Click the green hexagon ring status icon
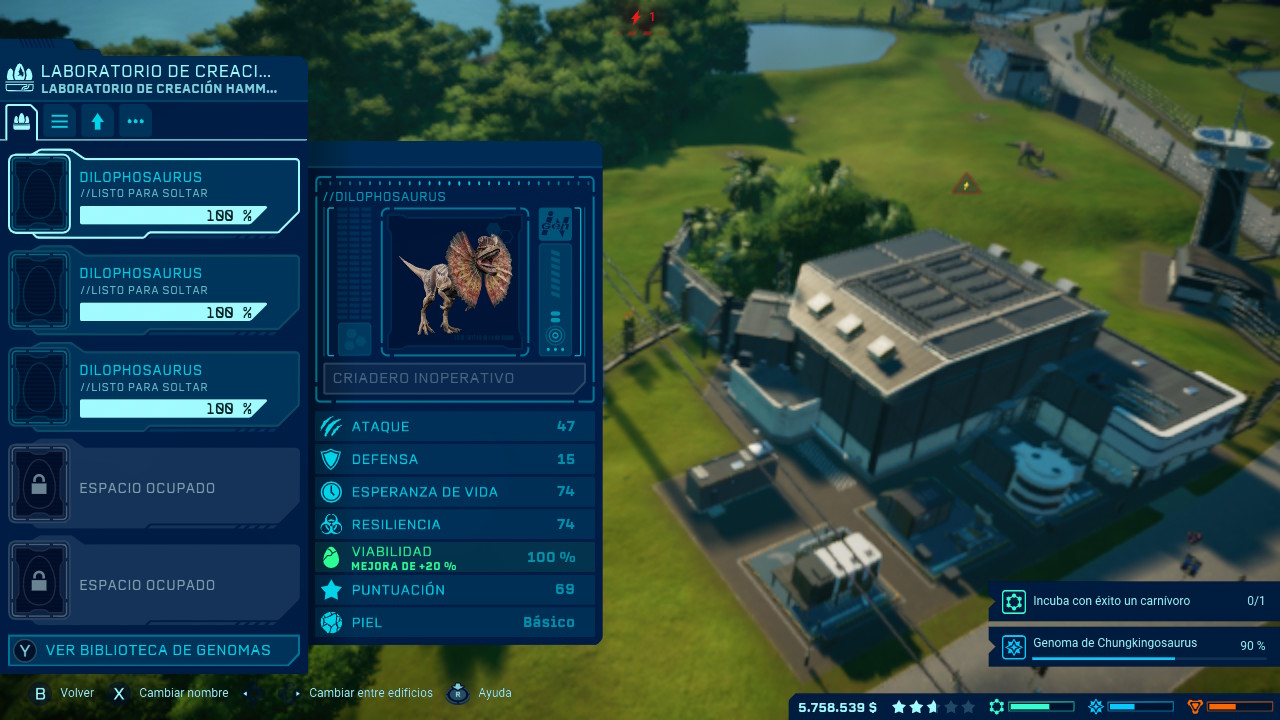This screenshot has width=1280, height=720. [996, 707]
